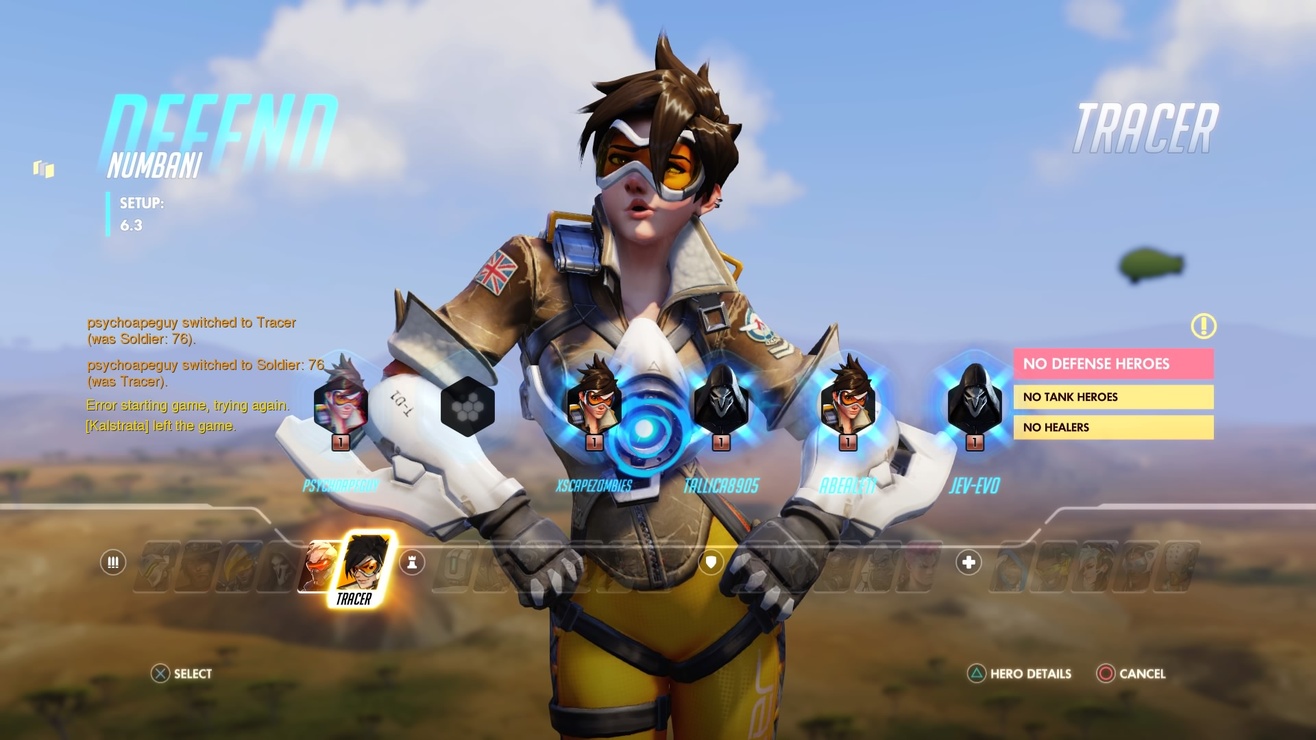Click the No Defense Heroes warning
Image resolution: width=1316 pixels, height=740 pixels.
1113,364
